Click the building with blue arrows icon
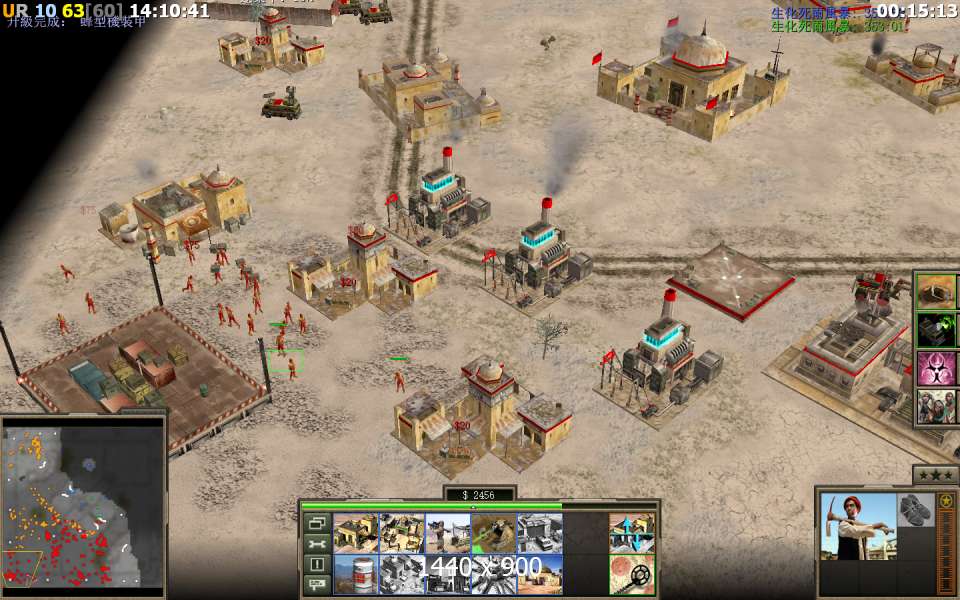The width and height of the screenshot is (960, 600). point(632,533)
